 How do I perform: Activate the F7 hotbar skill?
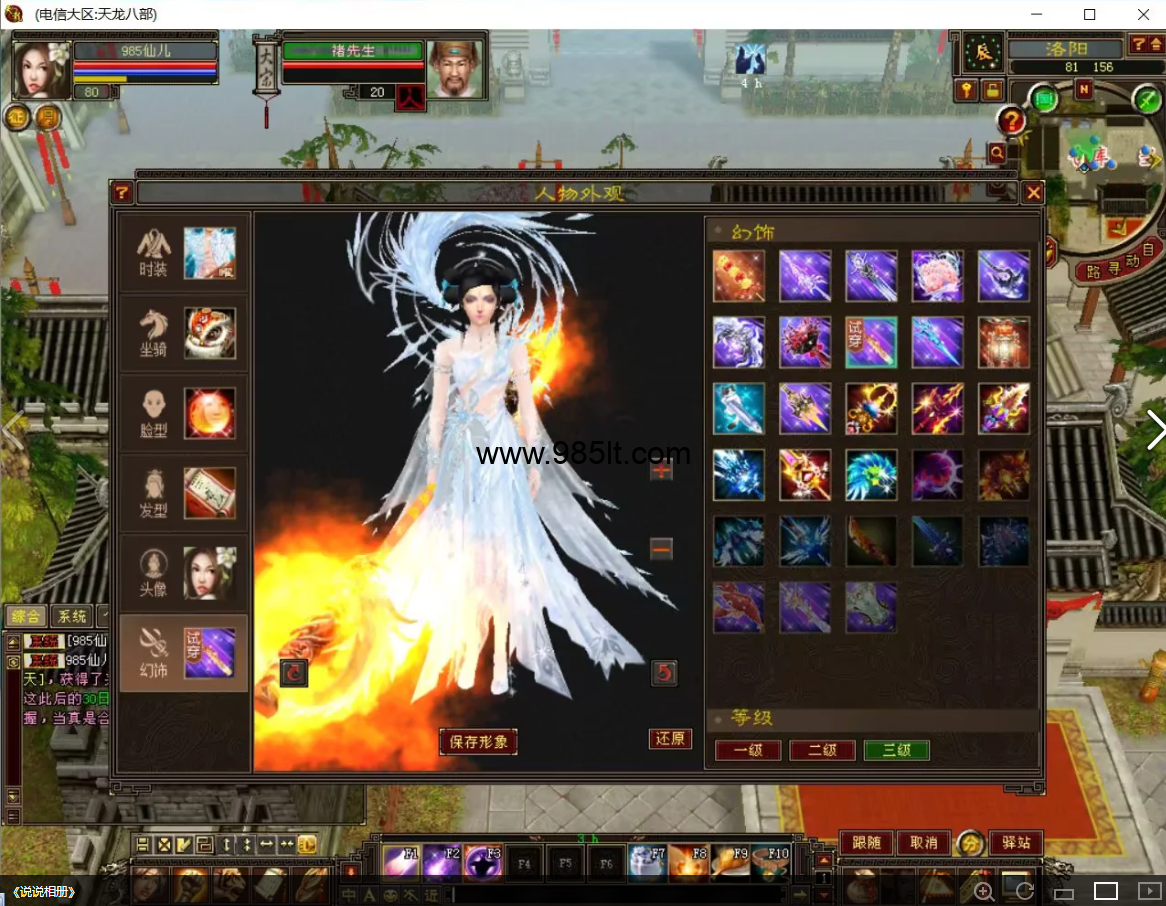[647, 860]
